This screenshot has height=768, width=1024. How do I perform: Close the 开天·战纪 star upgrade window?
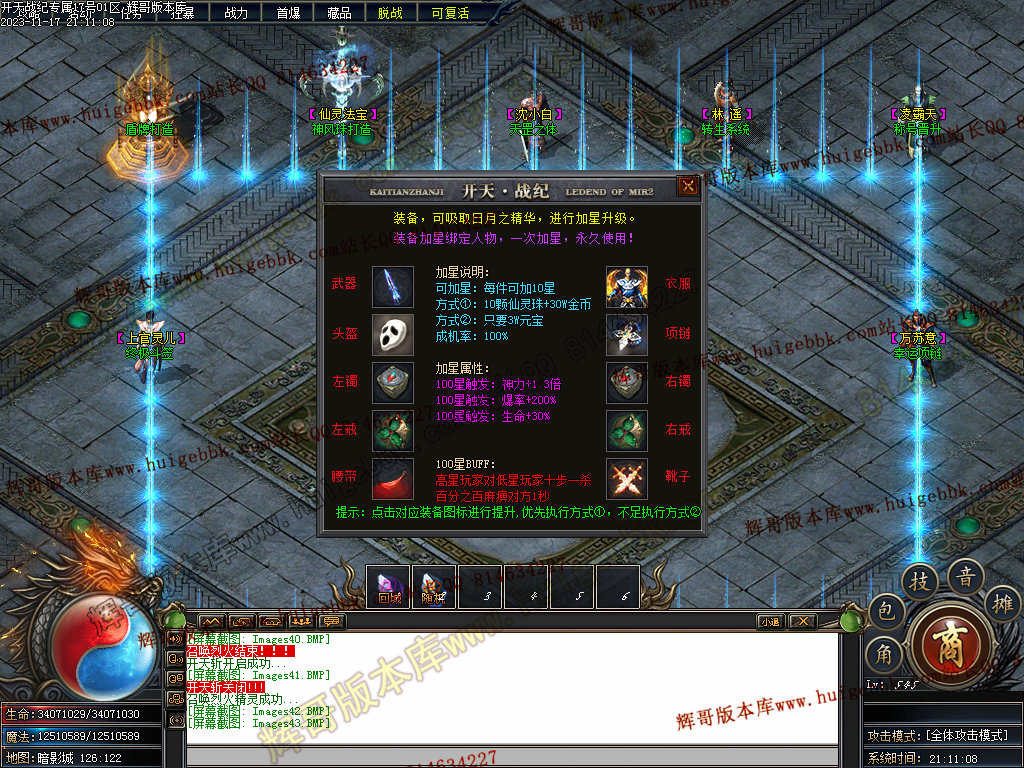[688, 186]
